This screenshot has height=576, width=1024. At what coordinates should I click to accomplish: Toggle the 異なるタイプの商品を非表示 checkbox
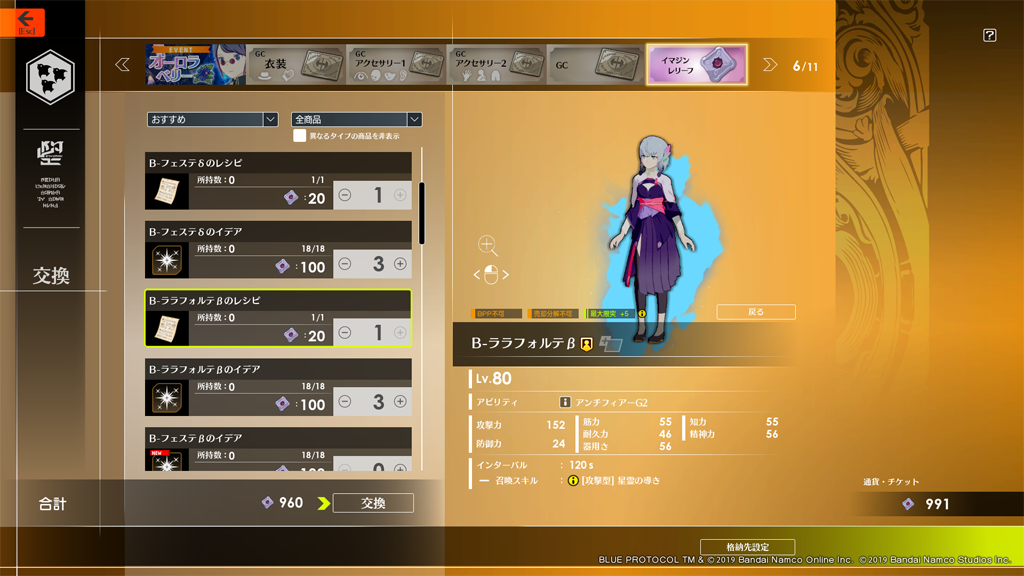point(299,136)
